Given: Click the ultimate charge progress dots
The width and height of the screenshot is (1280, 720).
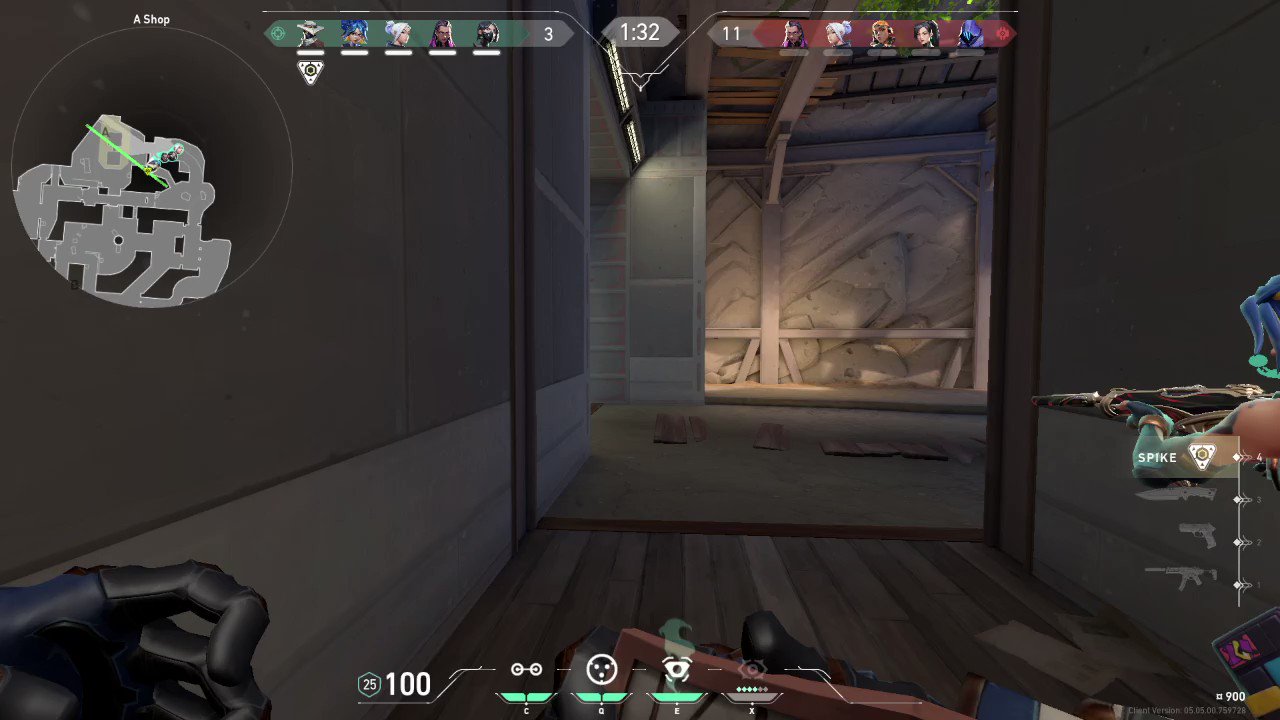Looking at the screenshot, I should pyautogui.click(x=752, y=688).
